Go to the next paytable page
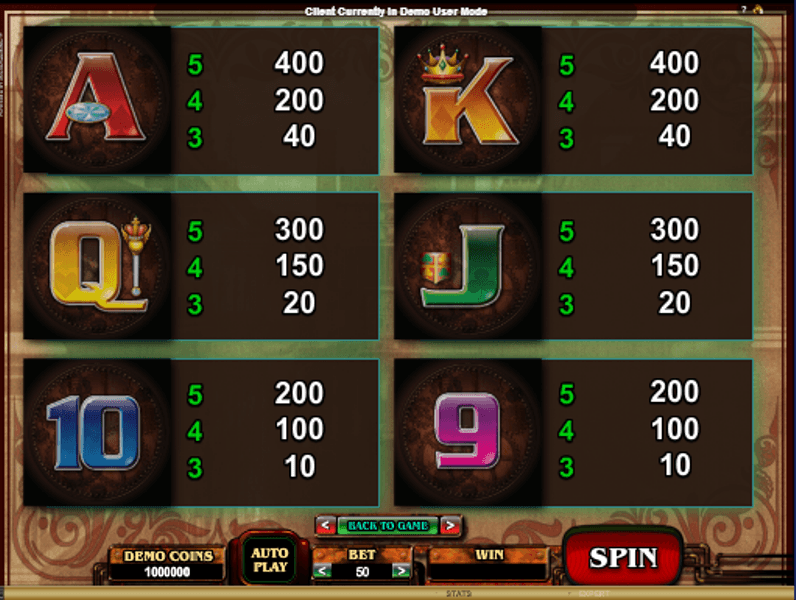This screenshot has height=600, width=796. click(x=451, y=525)
